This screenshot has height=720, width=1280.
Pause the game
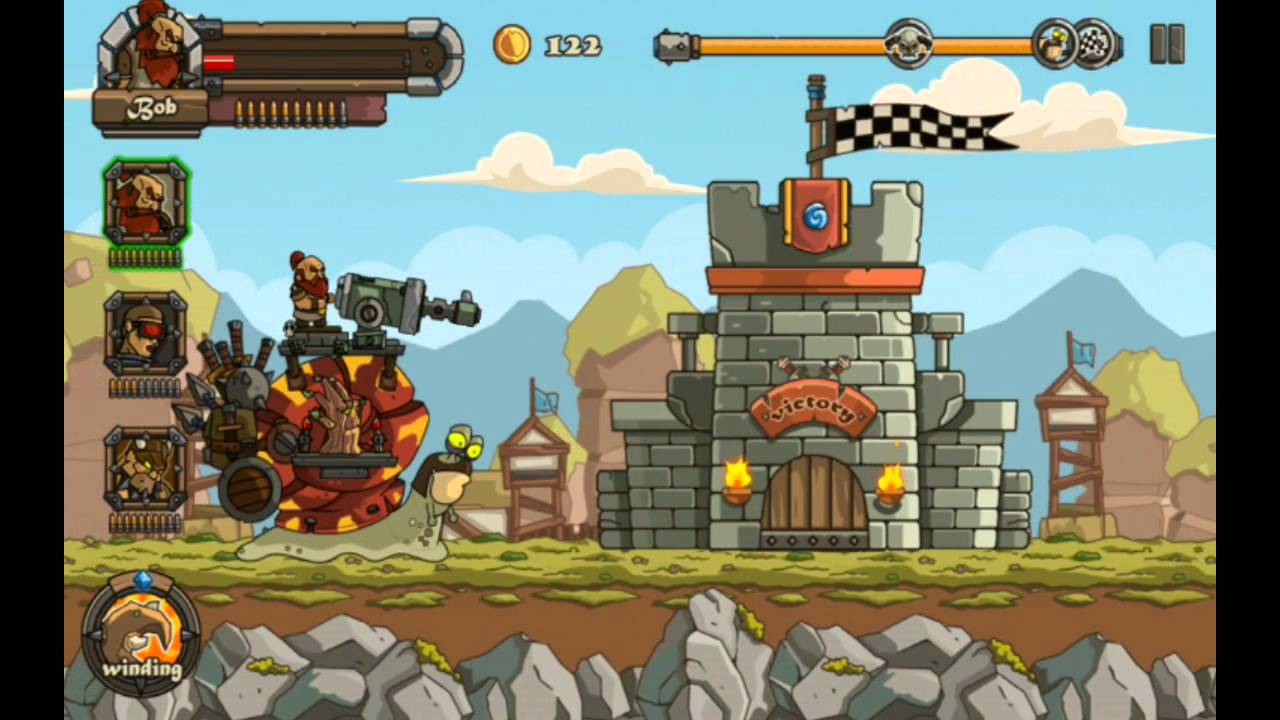tap(1166, 45)
